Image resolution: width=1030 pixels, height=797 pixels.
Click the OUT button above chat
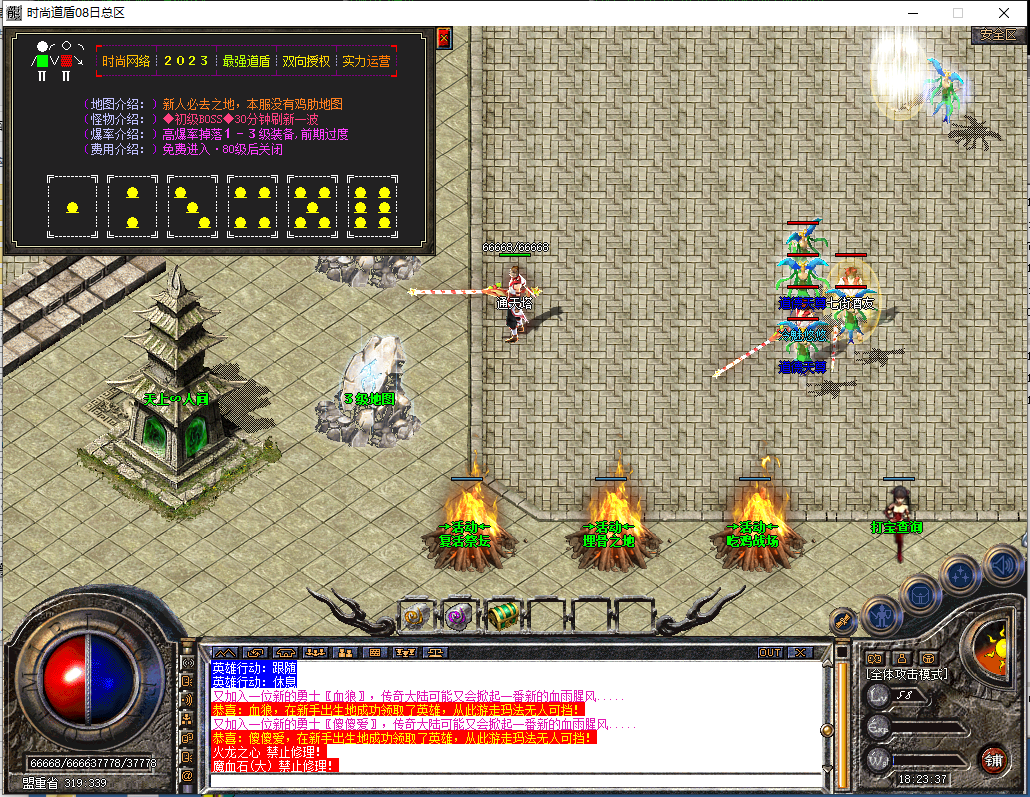(x=769, y=652)
